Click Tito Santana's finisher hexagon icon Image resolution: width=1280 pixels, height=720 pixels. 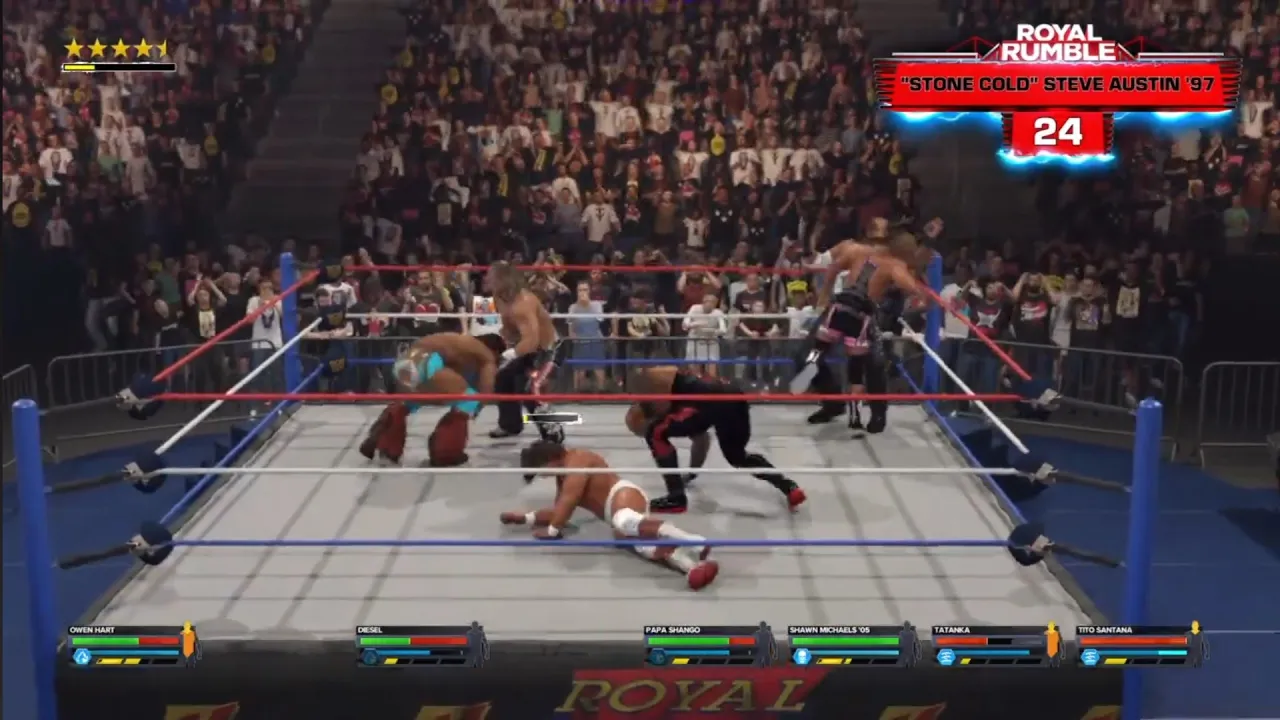[x=1090, y=657]
